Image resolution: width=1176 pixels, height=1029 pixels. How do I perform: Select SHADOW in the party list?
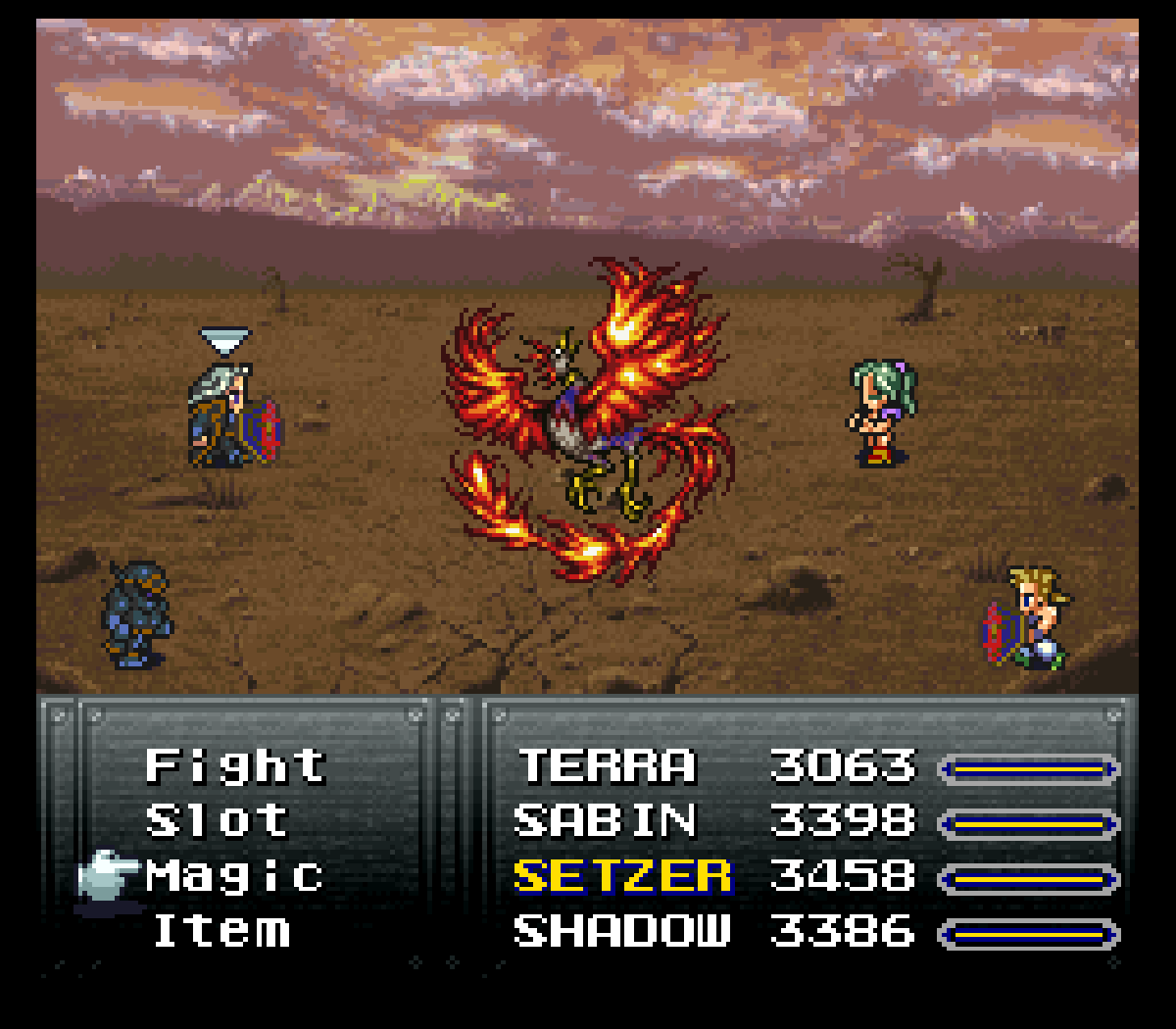coord(622,931)
